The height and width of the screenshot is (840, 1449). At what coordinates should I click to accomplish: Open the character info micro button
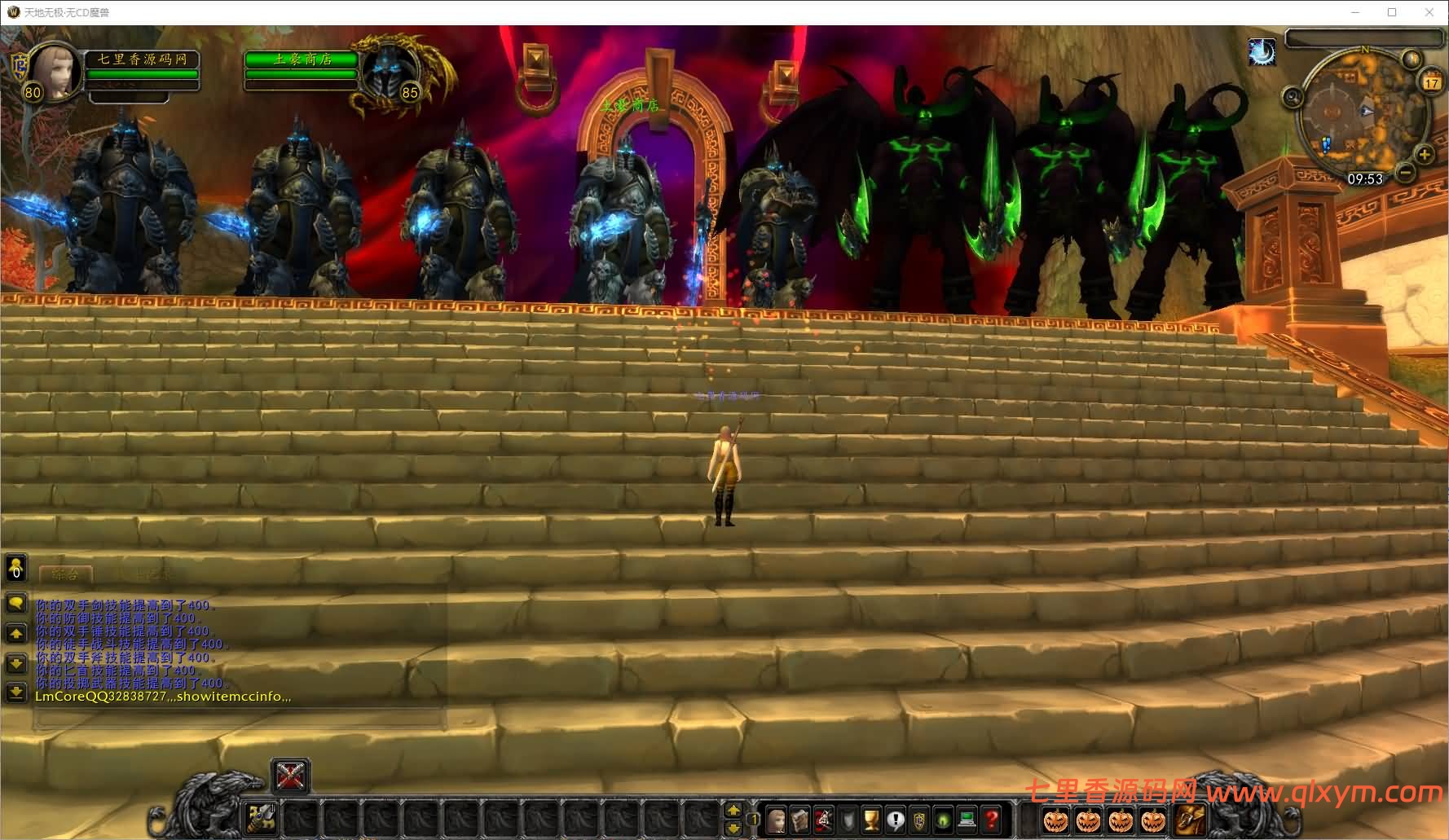click(777, 818)
